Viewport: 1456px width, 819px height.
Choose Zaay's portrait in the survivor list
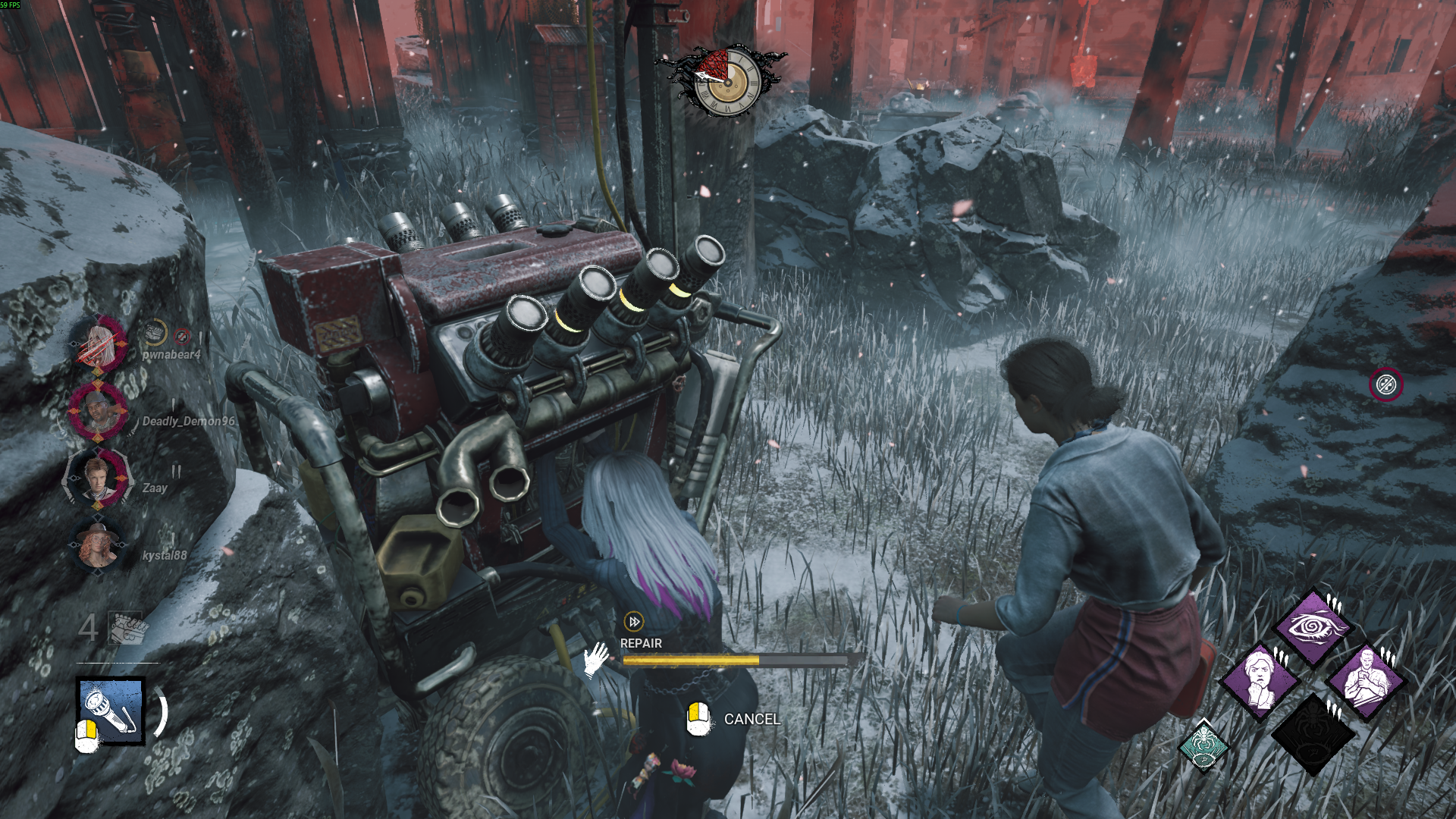(x=99, y=479)
